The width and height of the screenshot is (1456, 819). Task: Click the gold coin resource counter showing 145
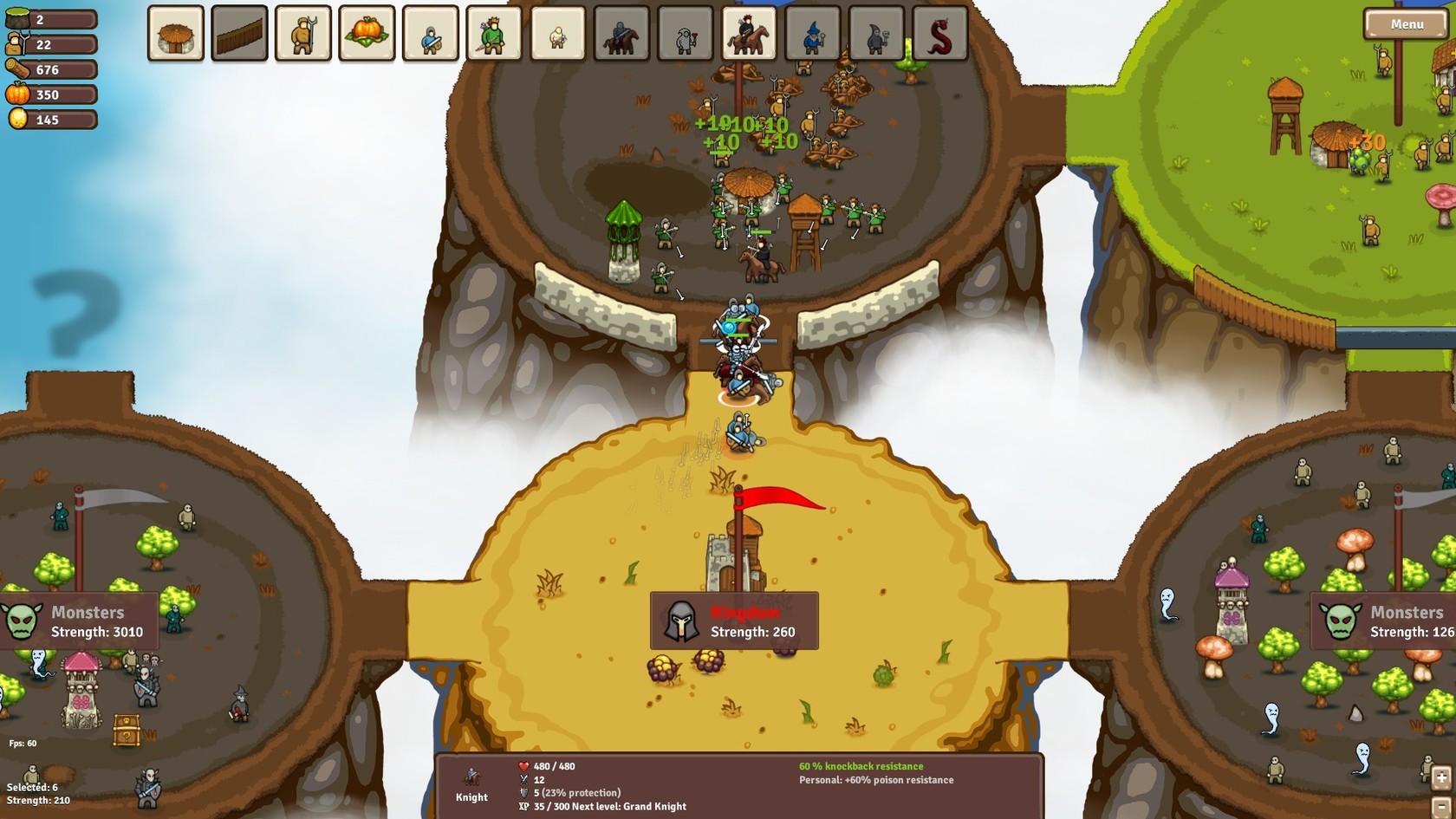[x=49, y=120]
